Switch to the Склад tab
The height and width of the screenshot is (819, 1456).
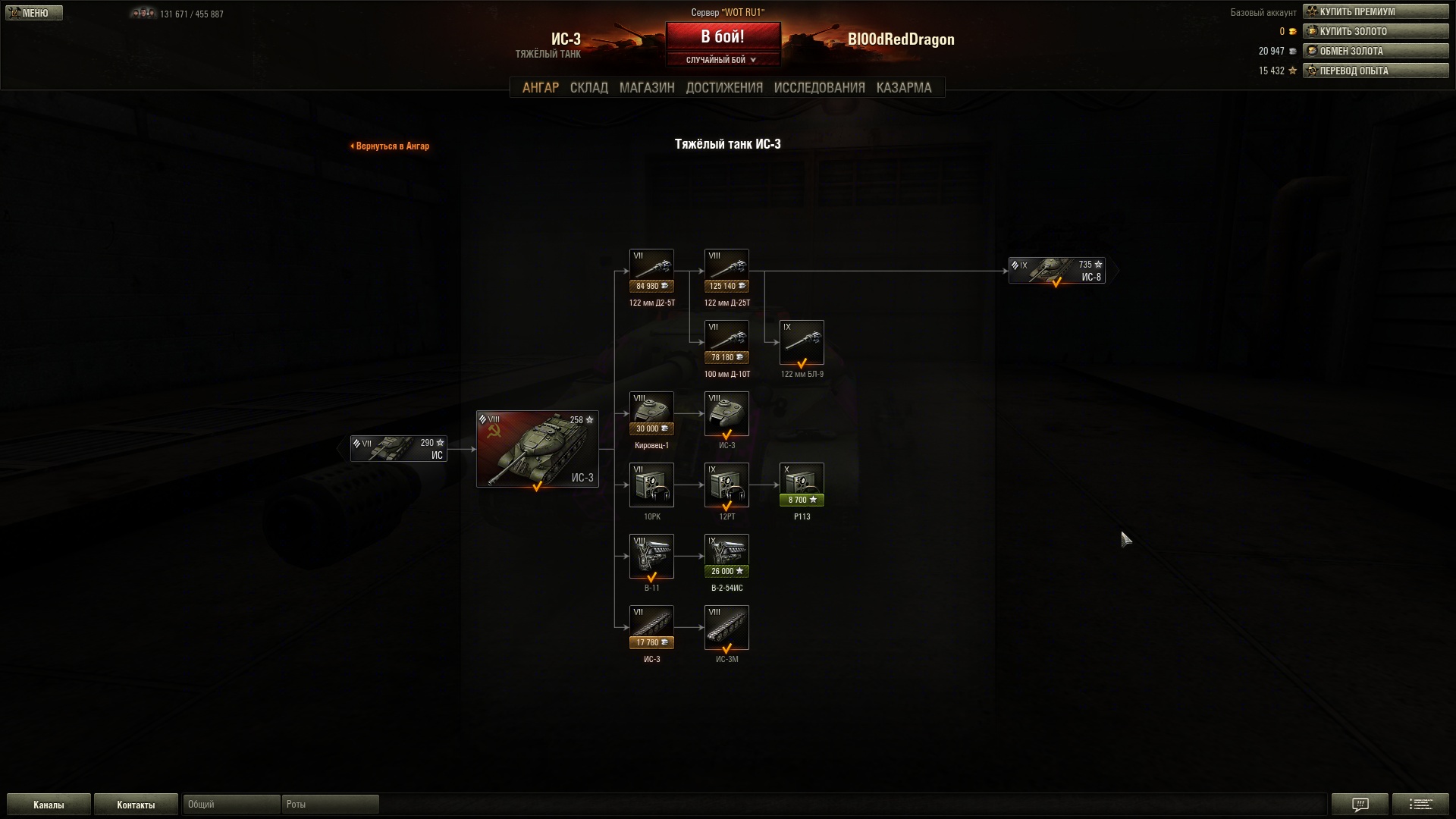coord(588,88)
